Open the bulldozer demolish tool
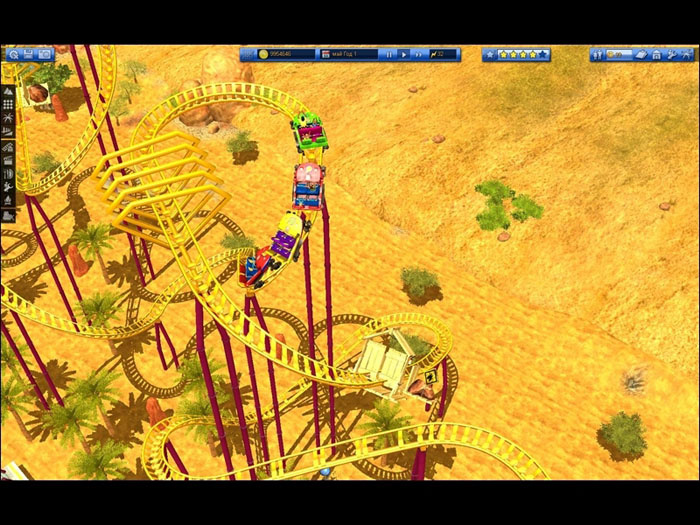Viewport: 700px width, 525px height. click(x=8, y=216)
